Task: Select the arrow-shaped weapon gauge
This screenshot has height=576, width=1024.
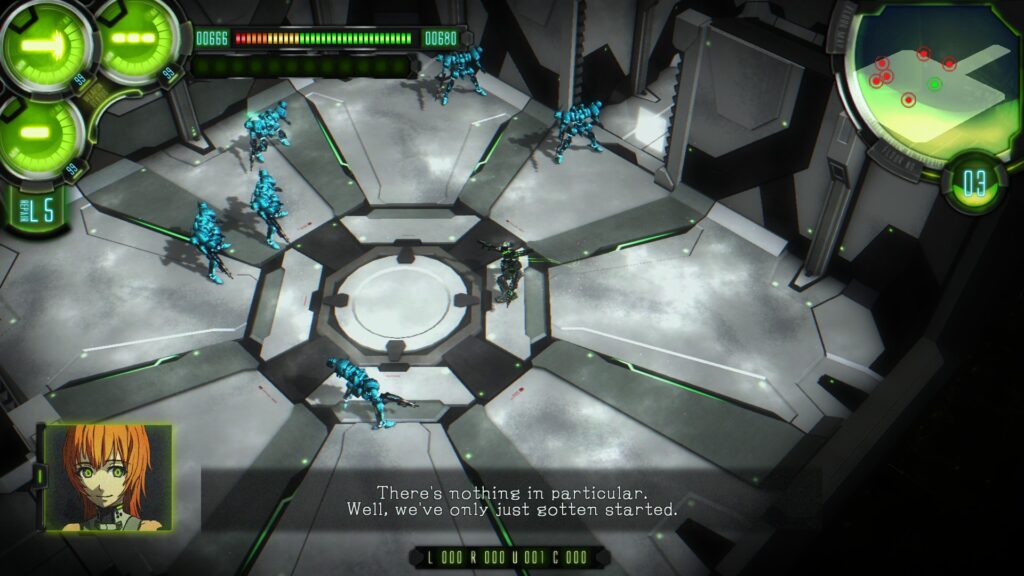Action: tap(44, 45)
